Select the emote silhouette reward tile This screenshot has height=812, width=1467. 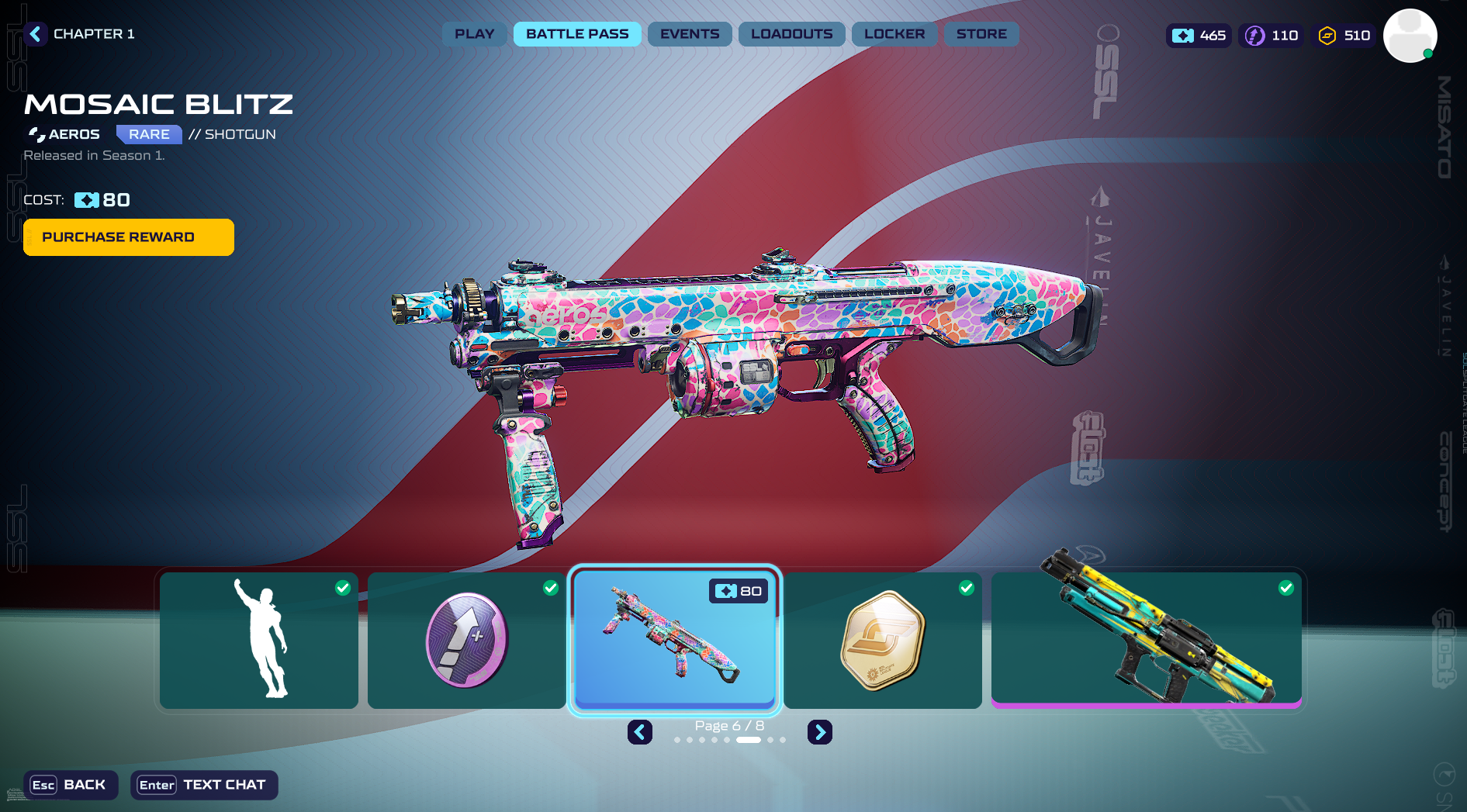point(259,640)
